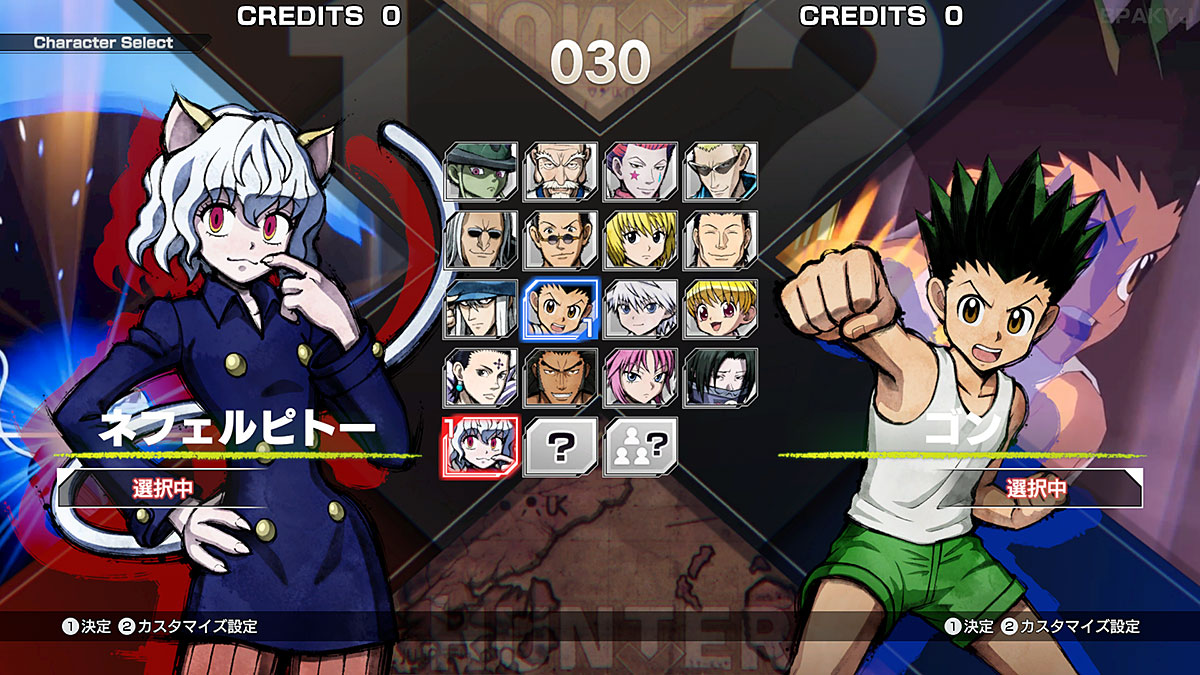Image resolution: width=1200 pixels, height=675 pixels.
Task: Choose Morel, the white-haired man in shades
Action: (x=481, y=240)
